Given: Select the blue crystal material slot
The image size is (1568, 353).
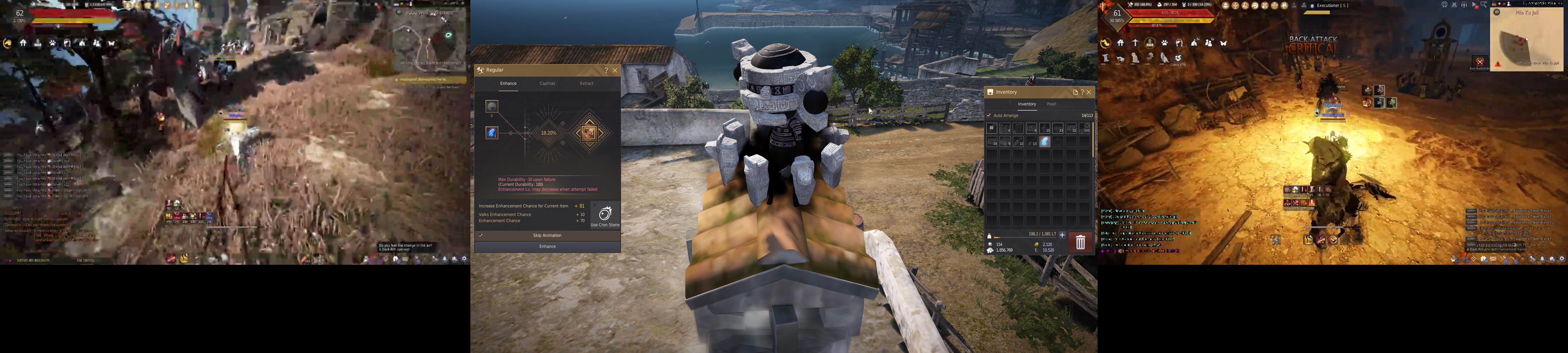Looking at the screenshot, I should (491, 132).
